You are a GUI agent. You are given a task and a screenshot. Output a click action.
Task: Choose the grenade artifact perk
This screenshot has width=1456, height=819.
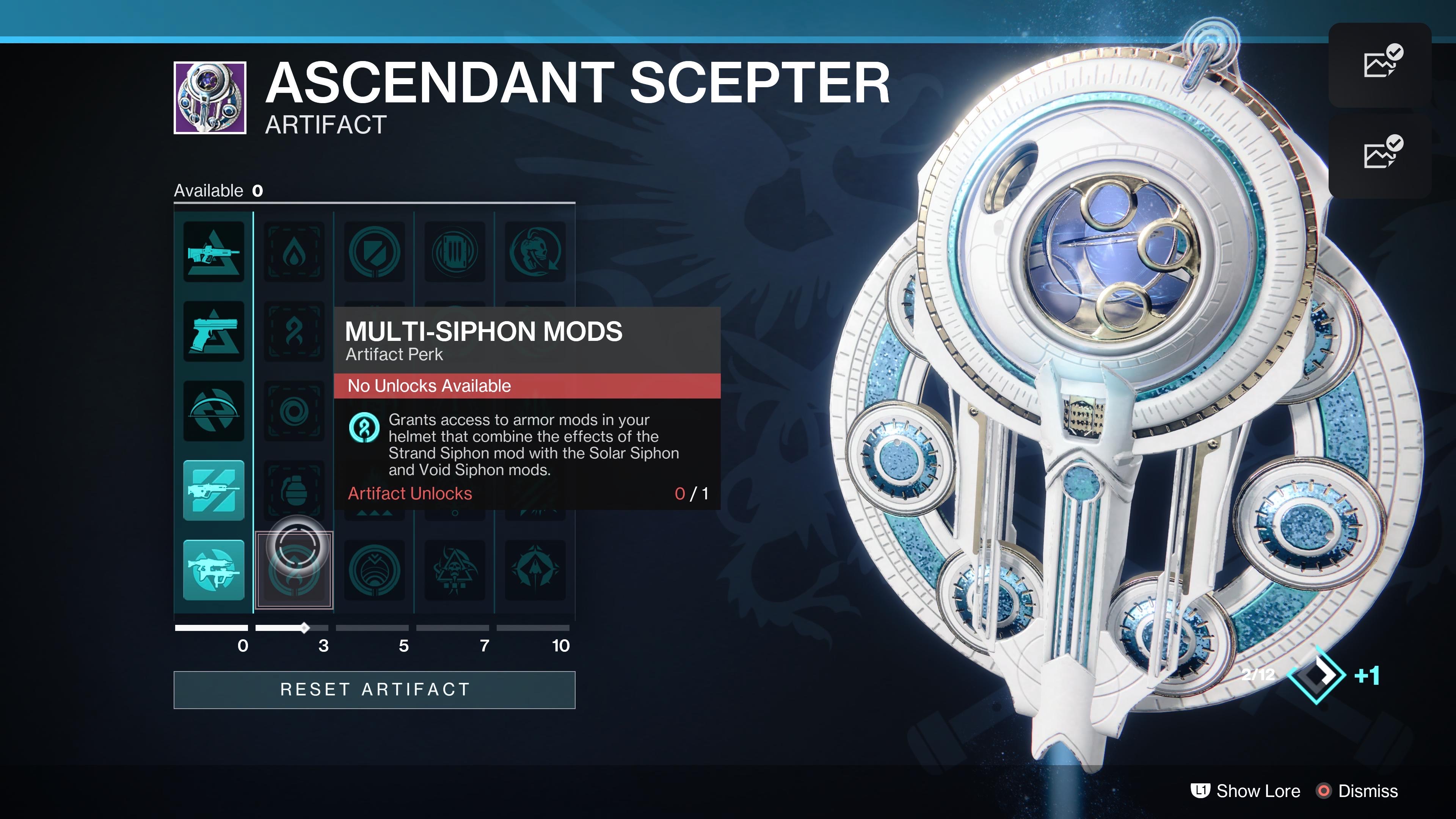coord(294,490)
